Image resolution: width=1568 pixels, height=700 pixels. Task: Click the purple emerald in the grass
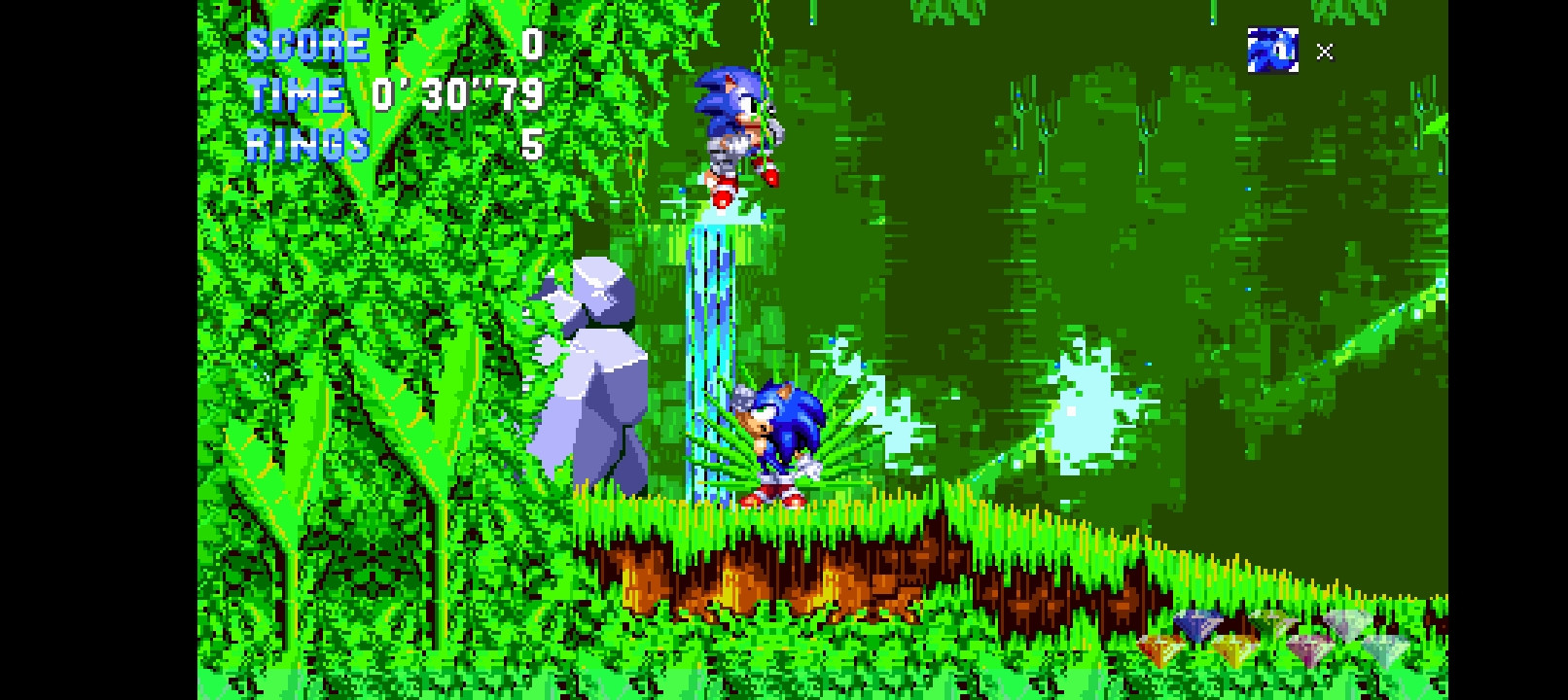coord(1306,648)
